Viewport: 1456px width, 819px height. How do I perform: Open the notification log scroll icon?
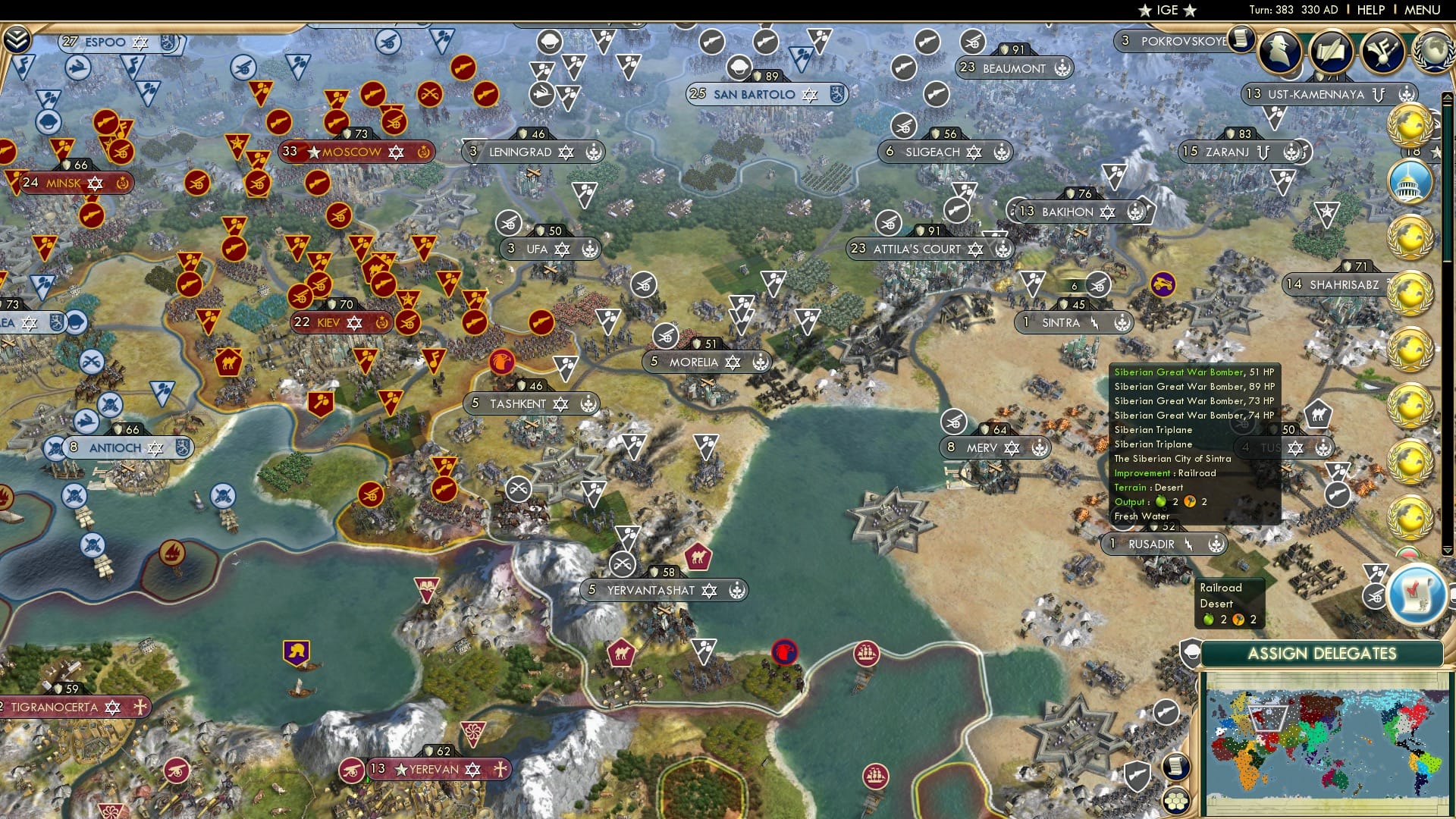(x=1241, y=39)
